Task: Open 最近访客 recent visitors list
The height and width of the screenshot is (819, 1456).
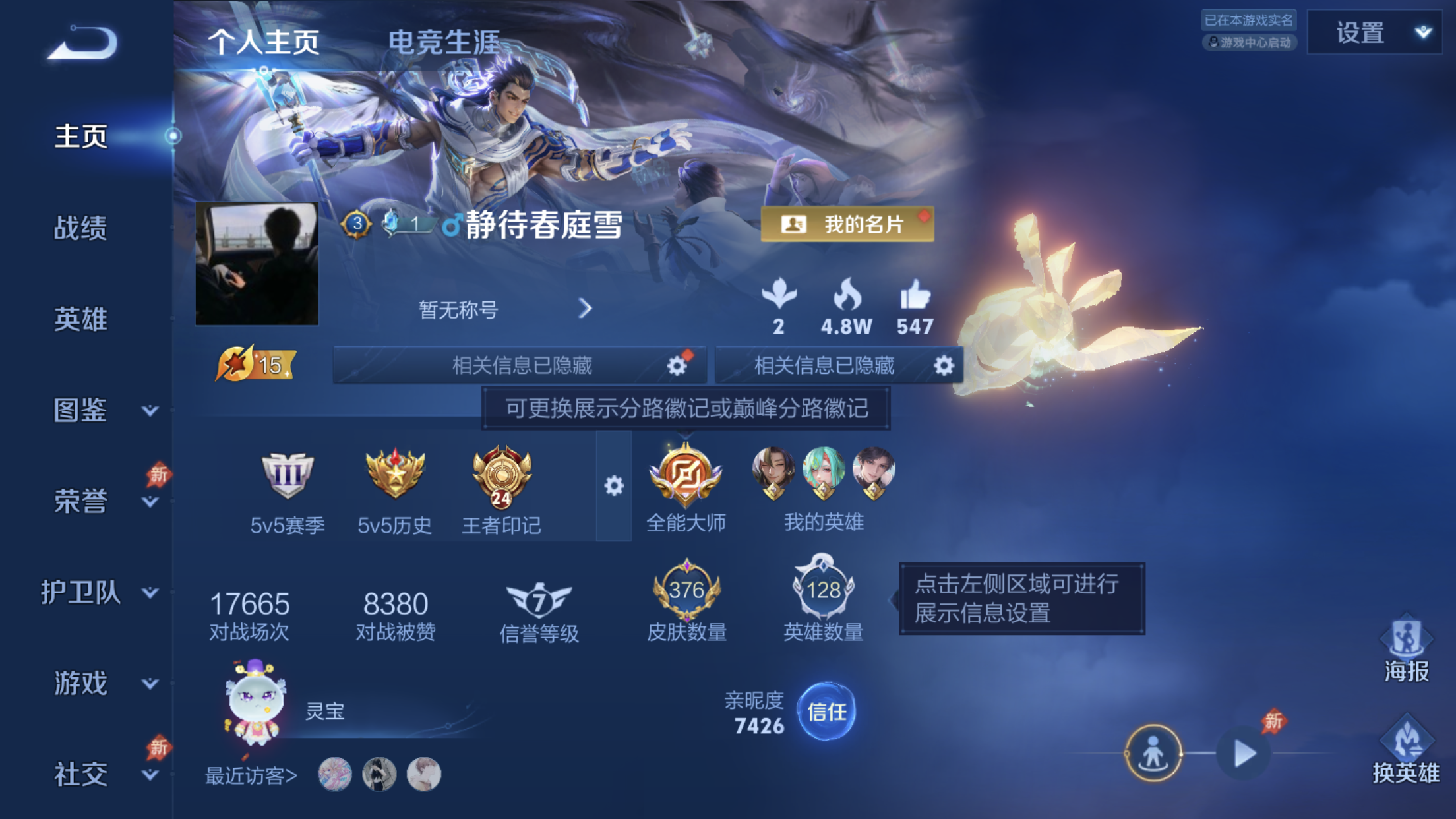Action: click(x=251, y=775)
